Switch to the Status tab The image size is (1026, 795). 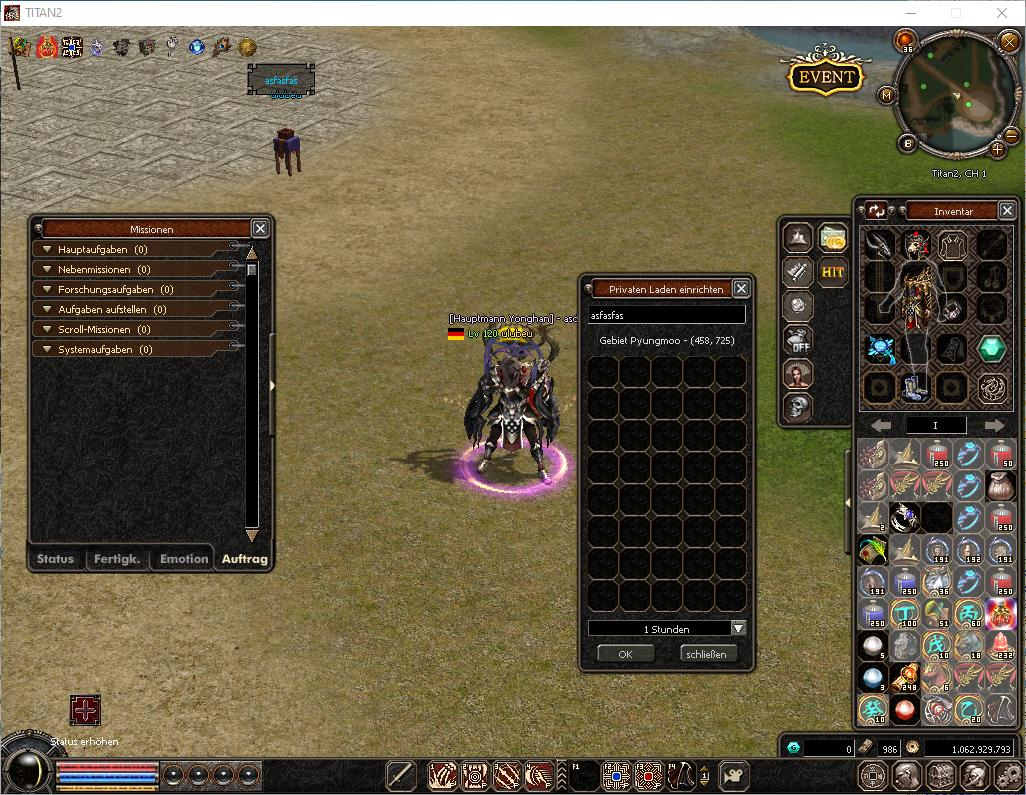pos(55,559)
